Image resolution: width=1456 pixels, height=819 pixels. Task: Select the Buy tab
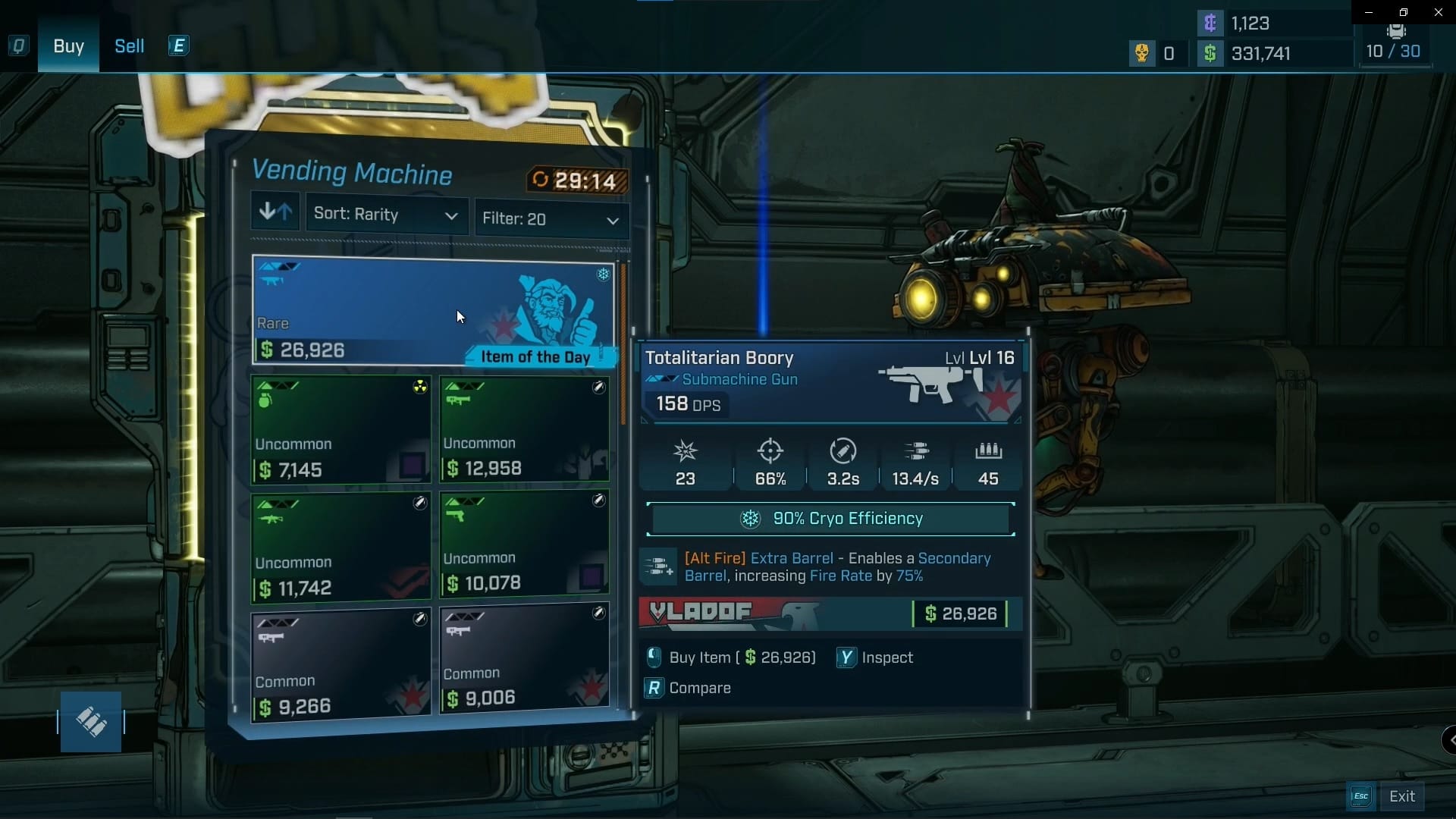[68, 46]
